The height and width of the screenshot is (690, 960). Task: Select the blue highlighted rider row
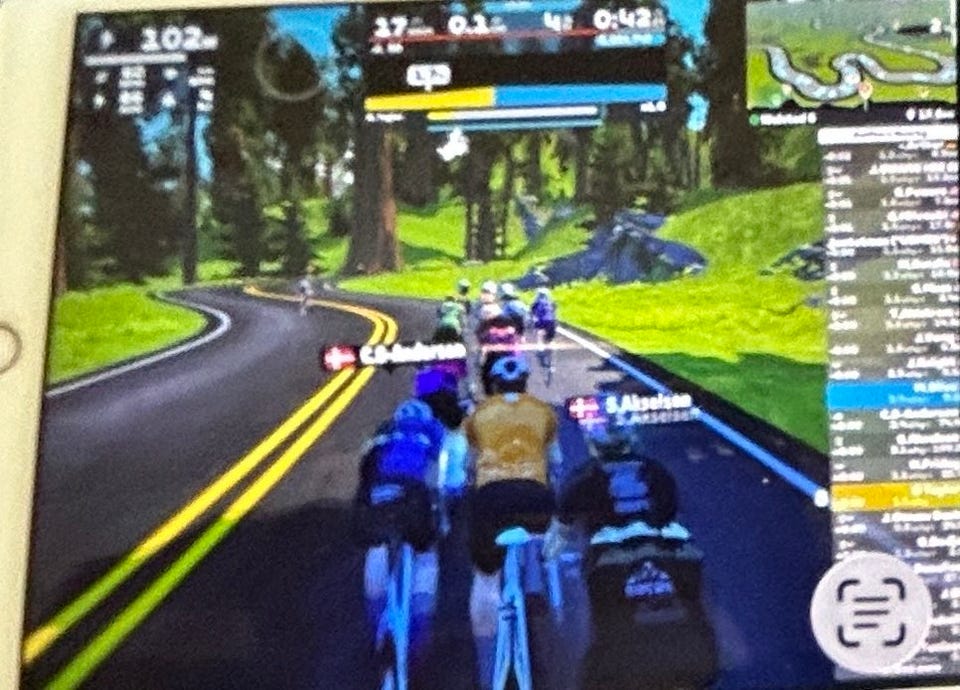pyautogui.click(x=879, y=393)
